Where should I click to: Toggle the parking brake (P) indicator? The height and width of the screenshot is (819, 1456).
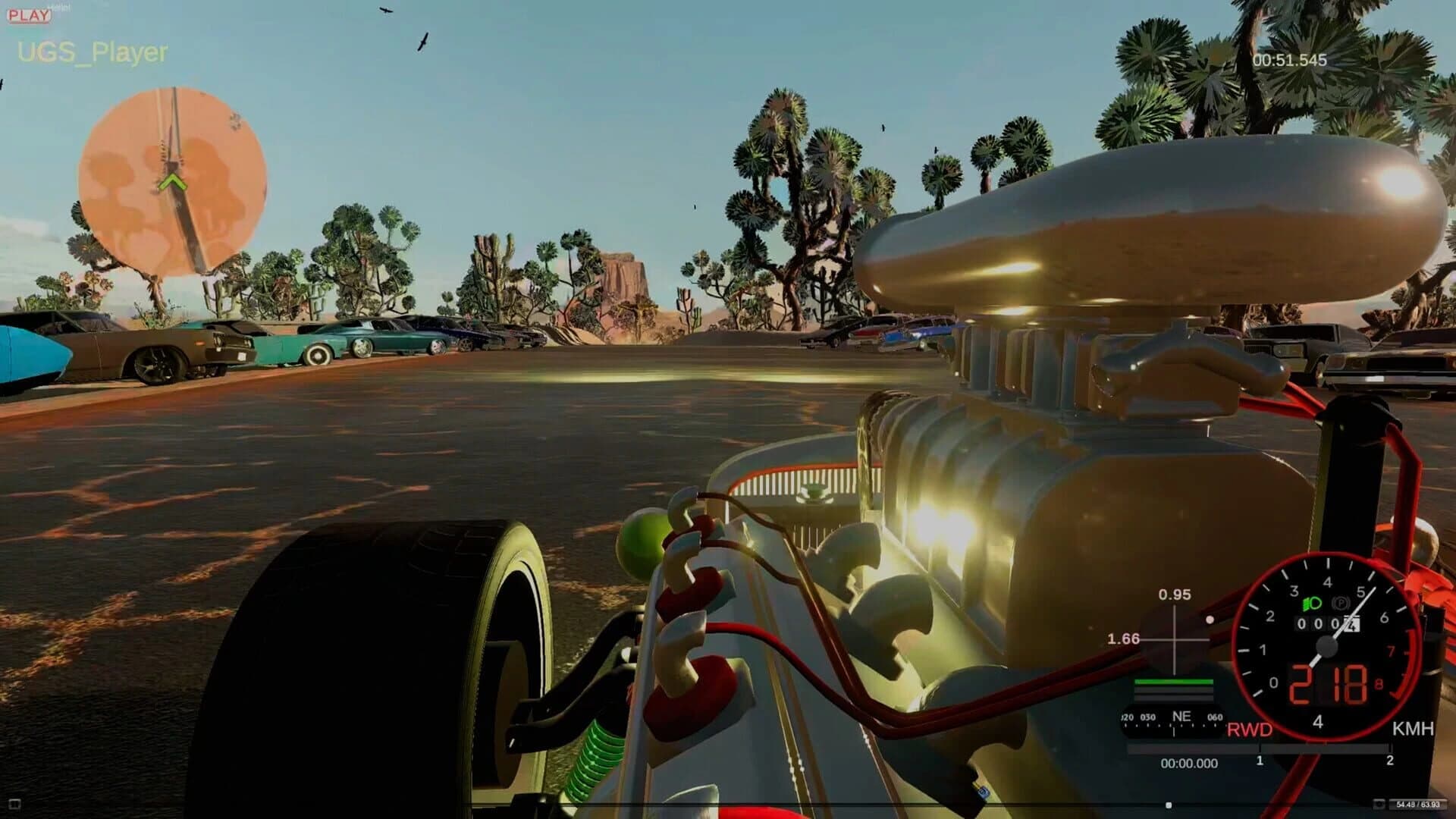[x=1342, y=603]
